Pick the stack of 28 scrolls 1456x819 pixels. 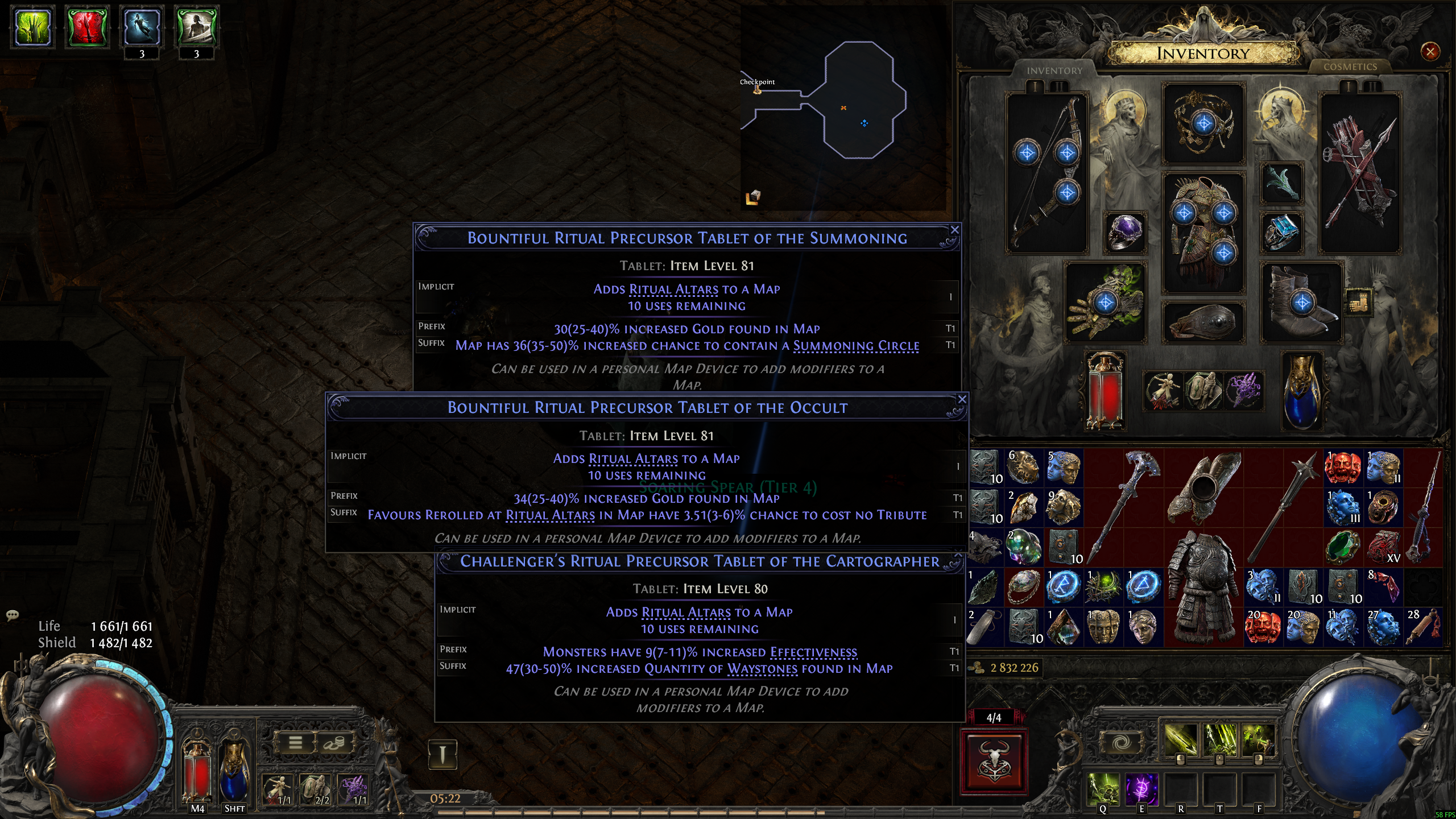tap(1423, 627)
